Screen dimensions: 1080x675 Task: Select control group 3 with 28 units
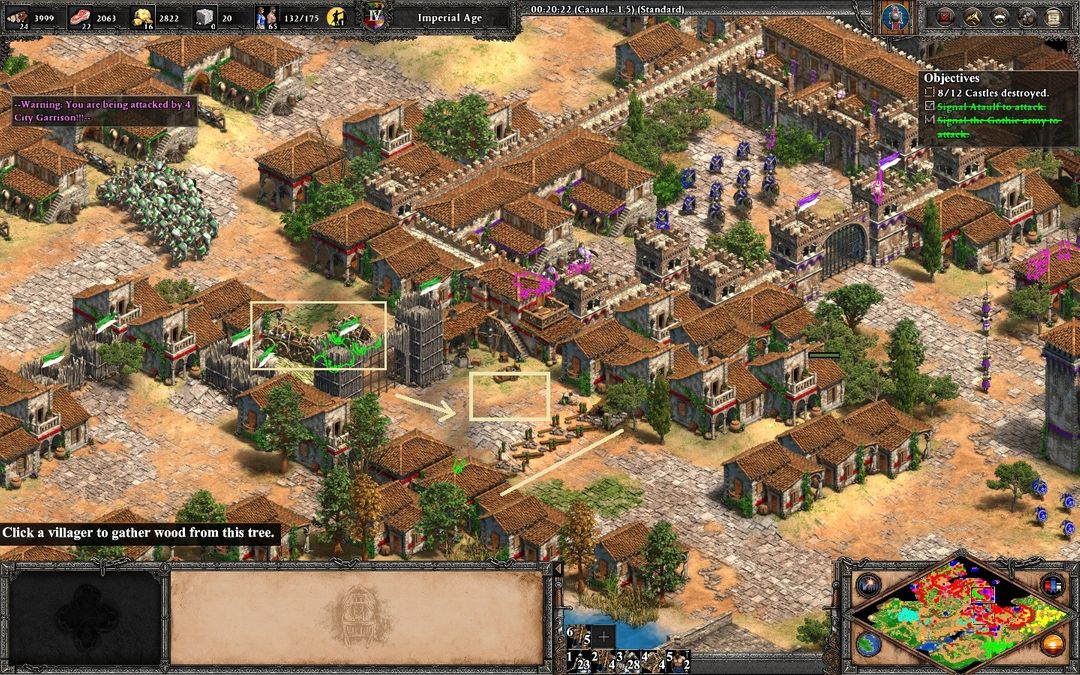(x=627, y=661)
